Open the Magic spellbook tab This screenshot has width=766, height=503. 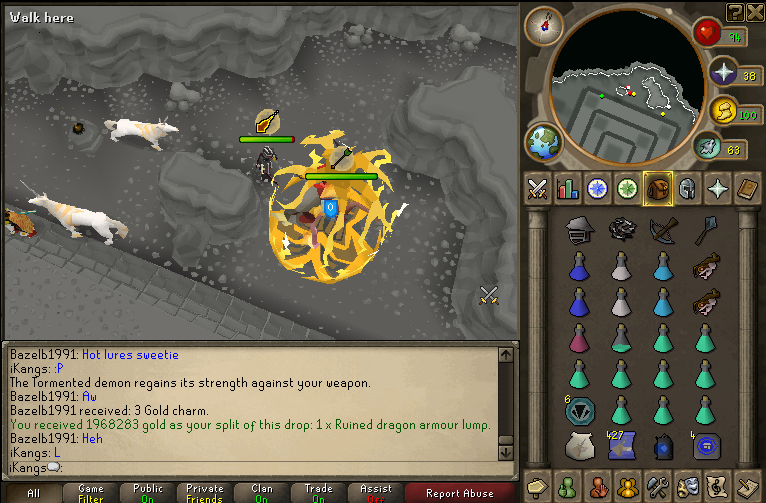[x=748, y=188]
